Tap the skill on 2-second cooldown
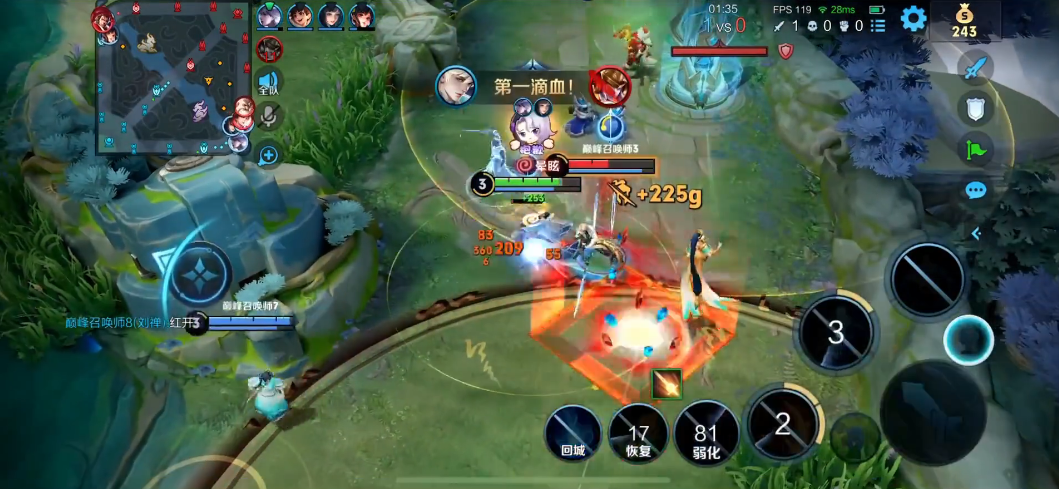The width and height of the screenshot is (1059, 489). [x=783, y=424]
